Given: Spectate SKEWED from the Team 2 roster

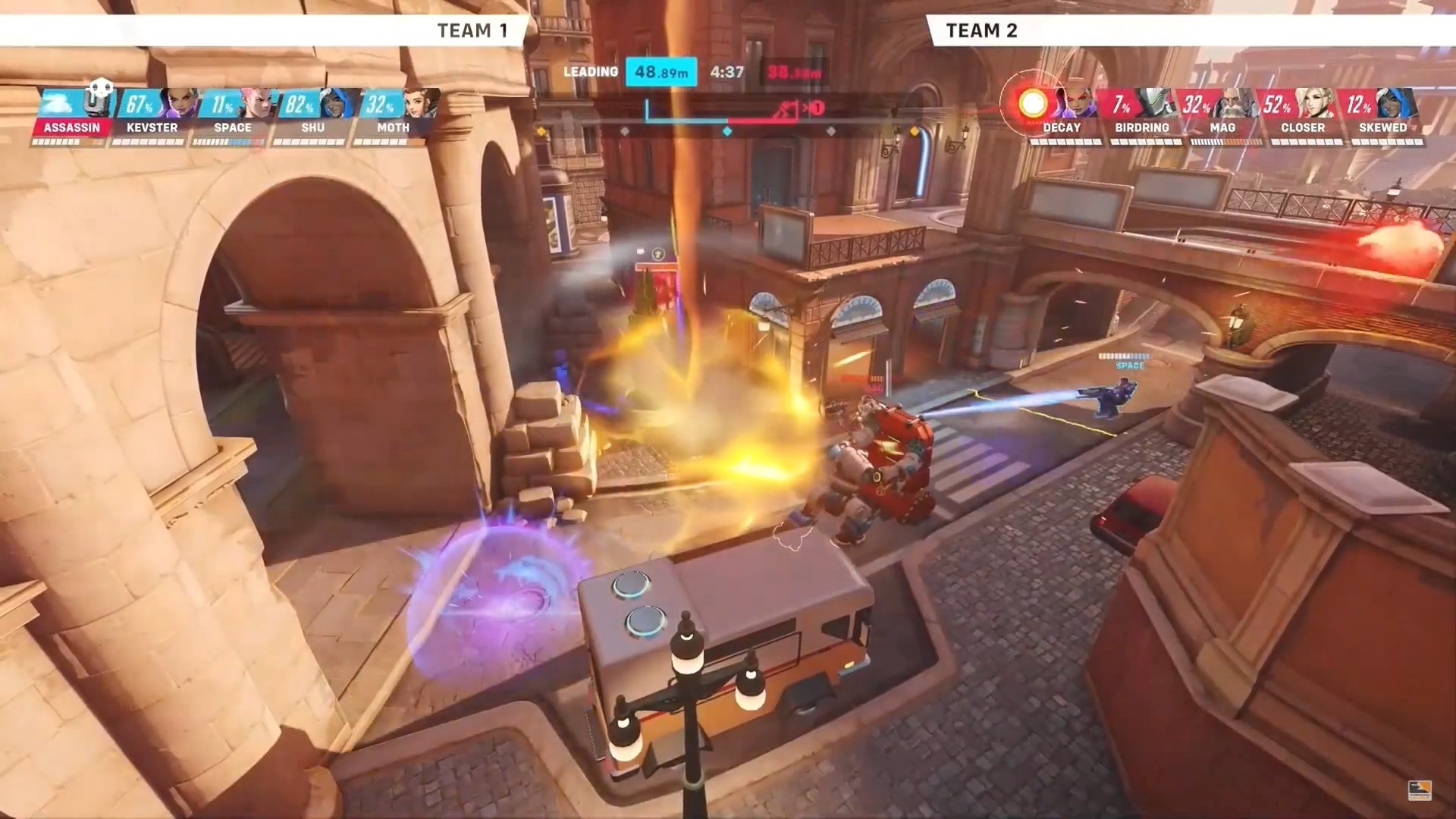Looking at the screenshot, I should tap(1382, 115).
